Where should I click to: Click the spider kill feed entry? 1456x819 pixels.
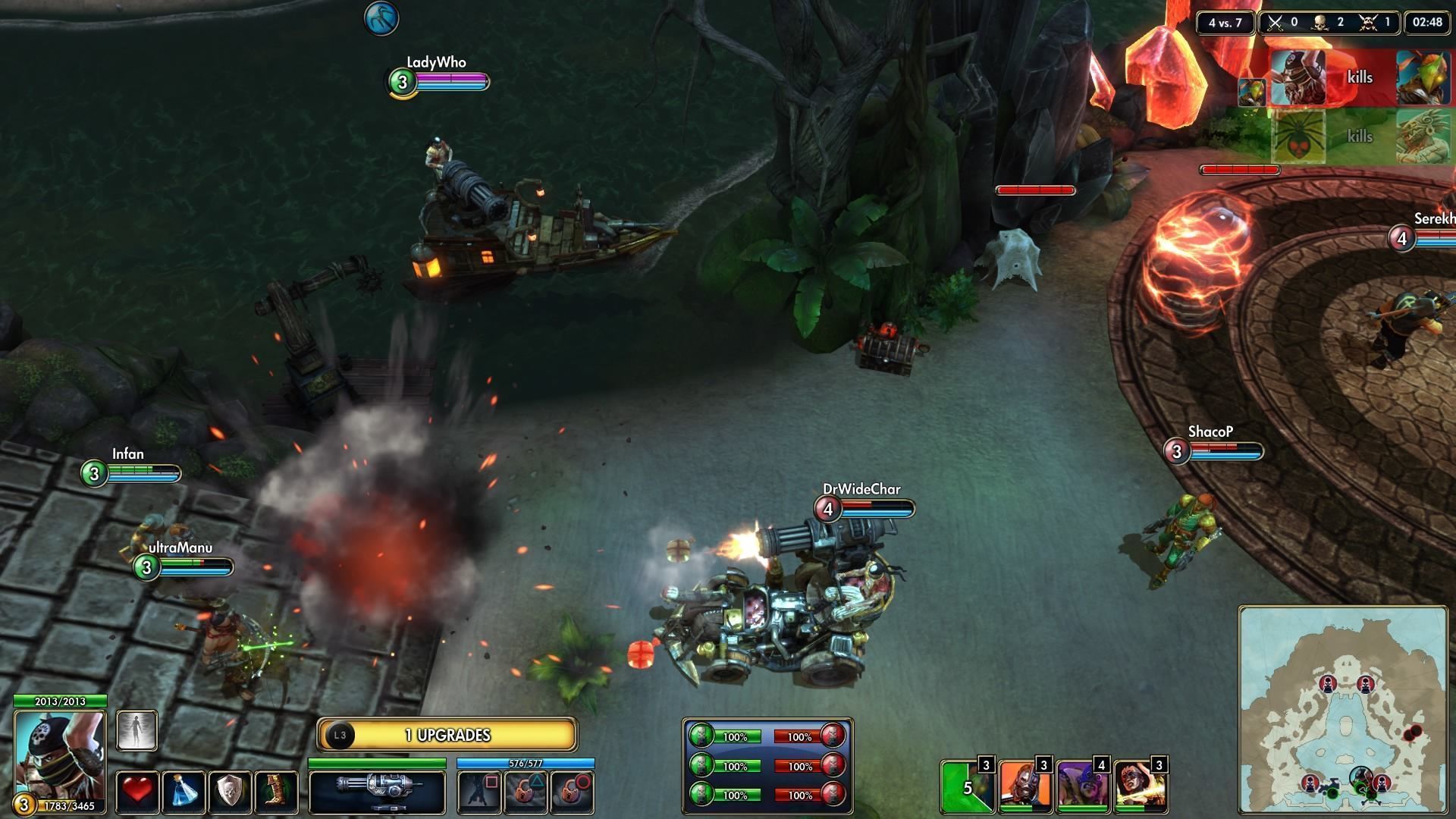pos(1298,136)
